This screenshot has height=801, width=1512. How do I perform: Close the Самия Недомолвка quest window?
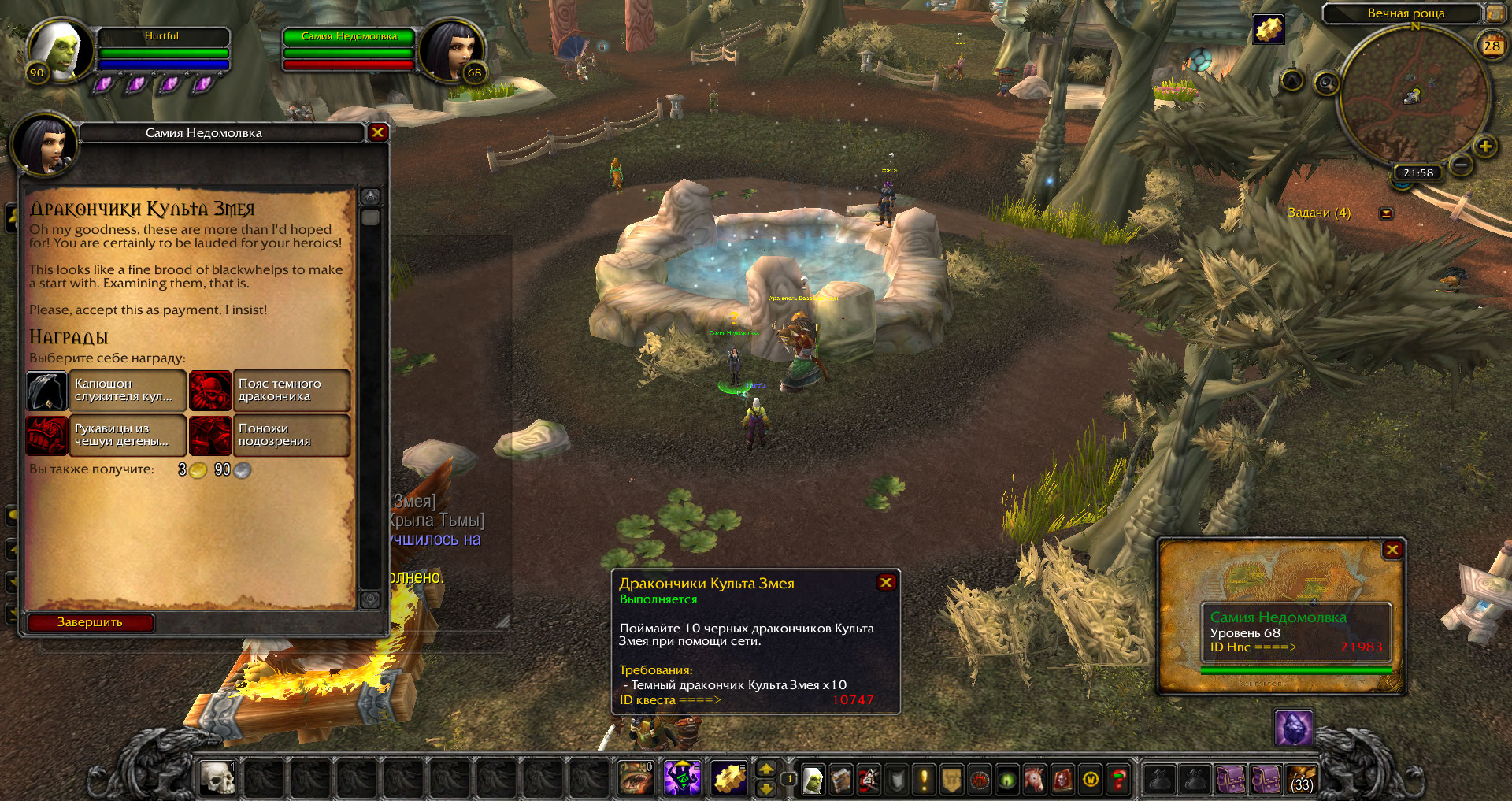(377, 132)
